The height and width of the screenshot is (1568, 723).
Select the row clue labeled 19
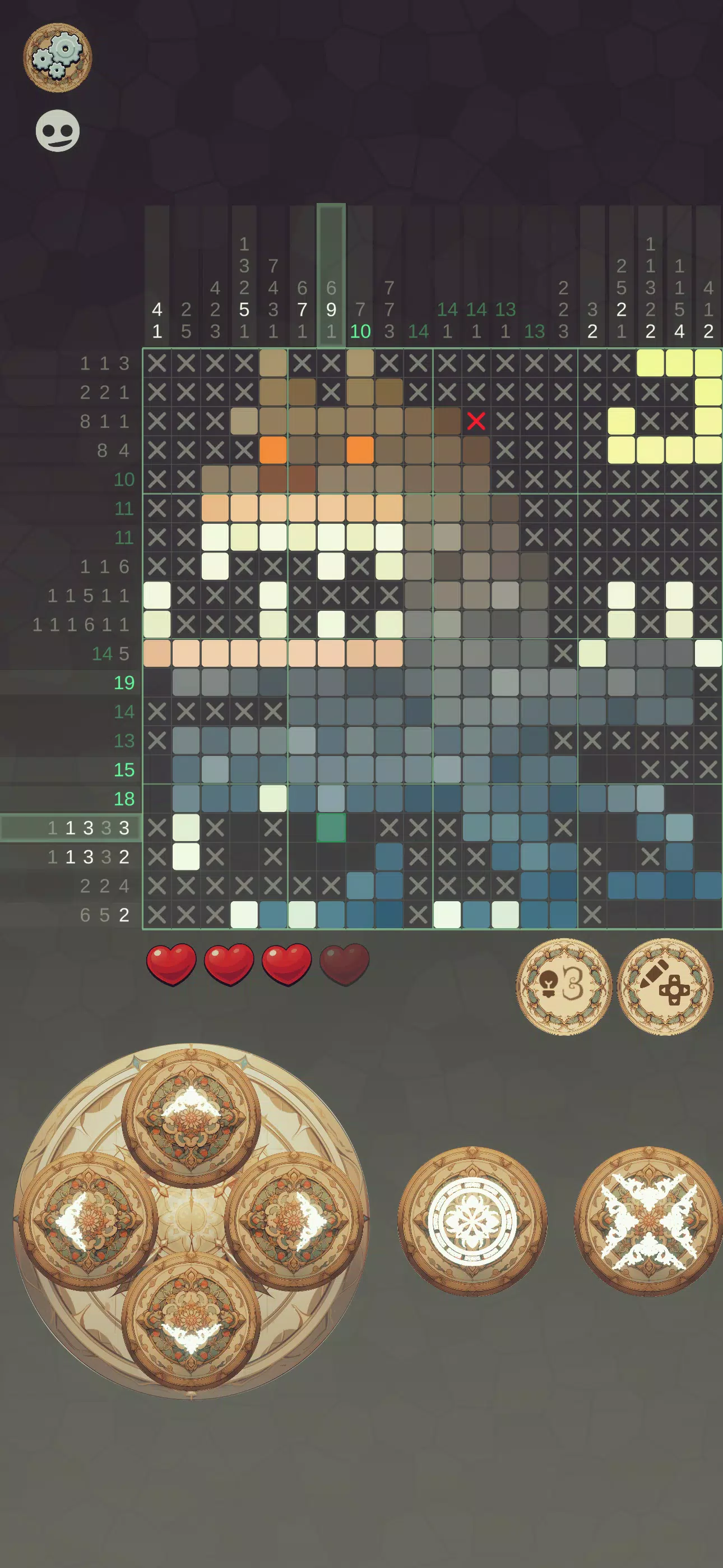click(125, 683)
